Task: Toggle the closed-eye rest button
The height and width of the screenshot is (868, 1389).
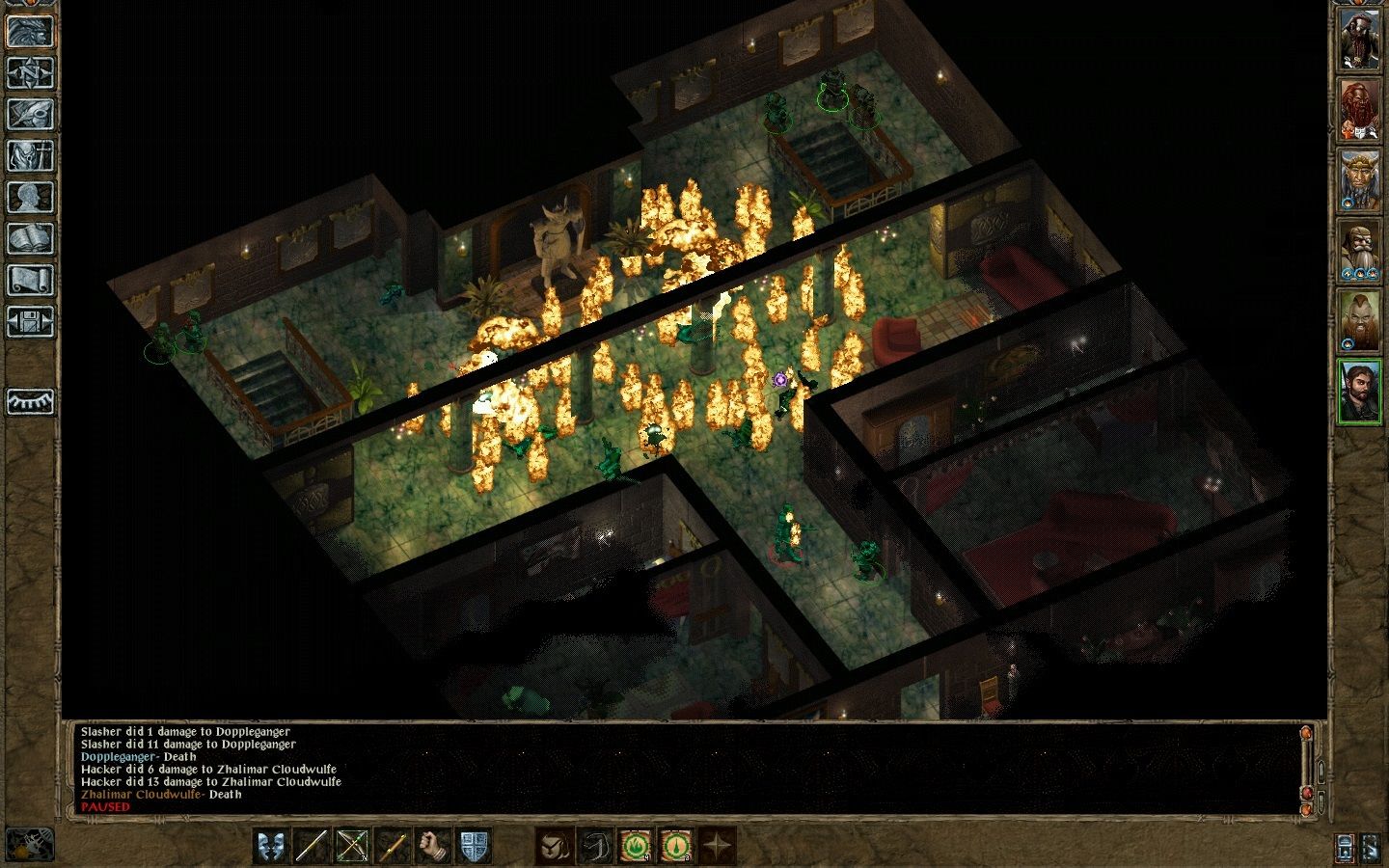Action: (x=30, y=401)
